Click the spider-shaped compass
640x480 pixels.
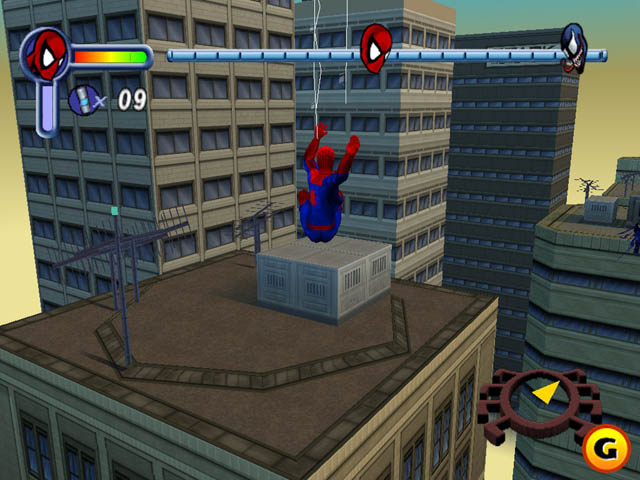tap(539, 400)
